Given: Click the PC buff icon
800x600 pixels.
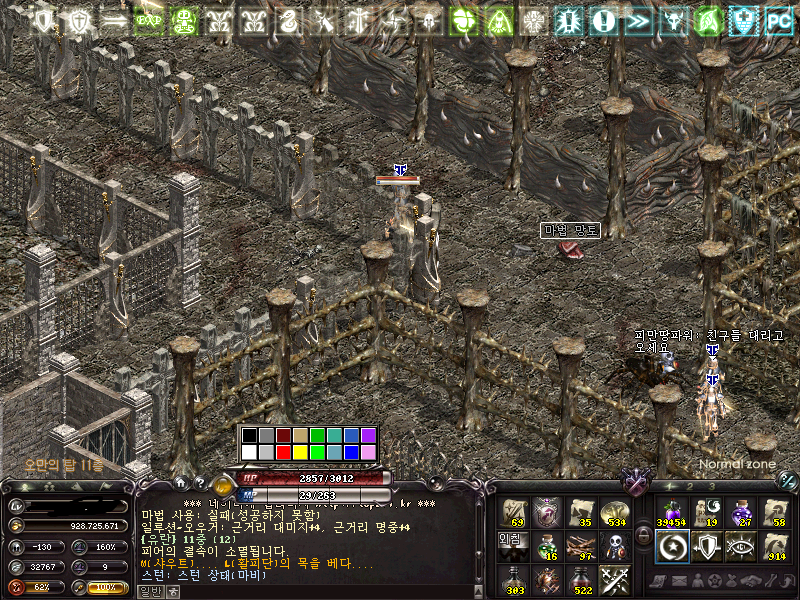Looking at the screenshot, I should (778, 19).
